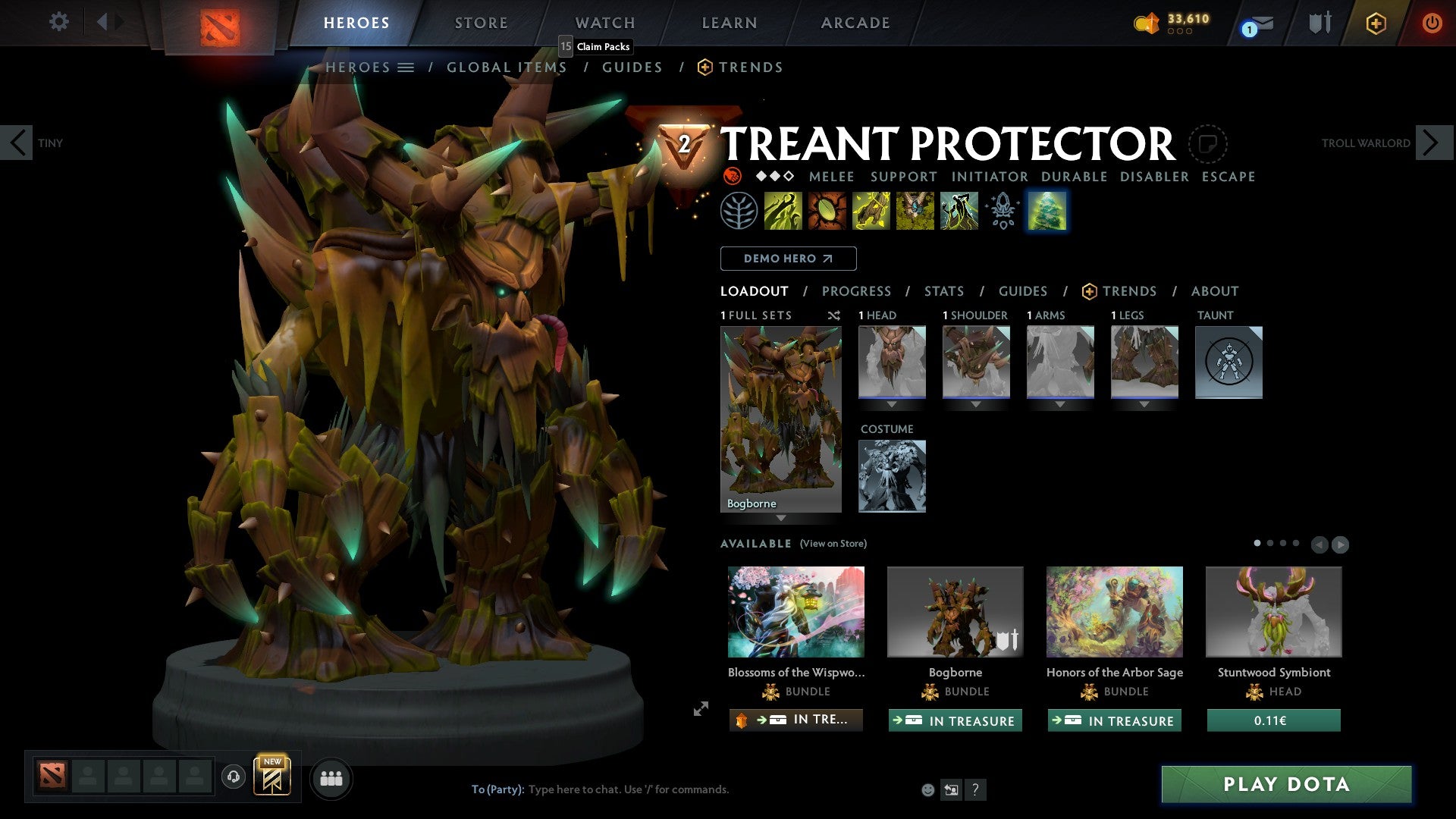
Task: Select the highlighted tree facet icon
Action: (1046, 211)
